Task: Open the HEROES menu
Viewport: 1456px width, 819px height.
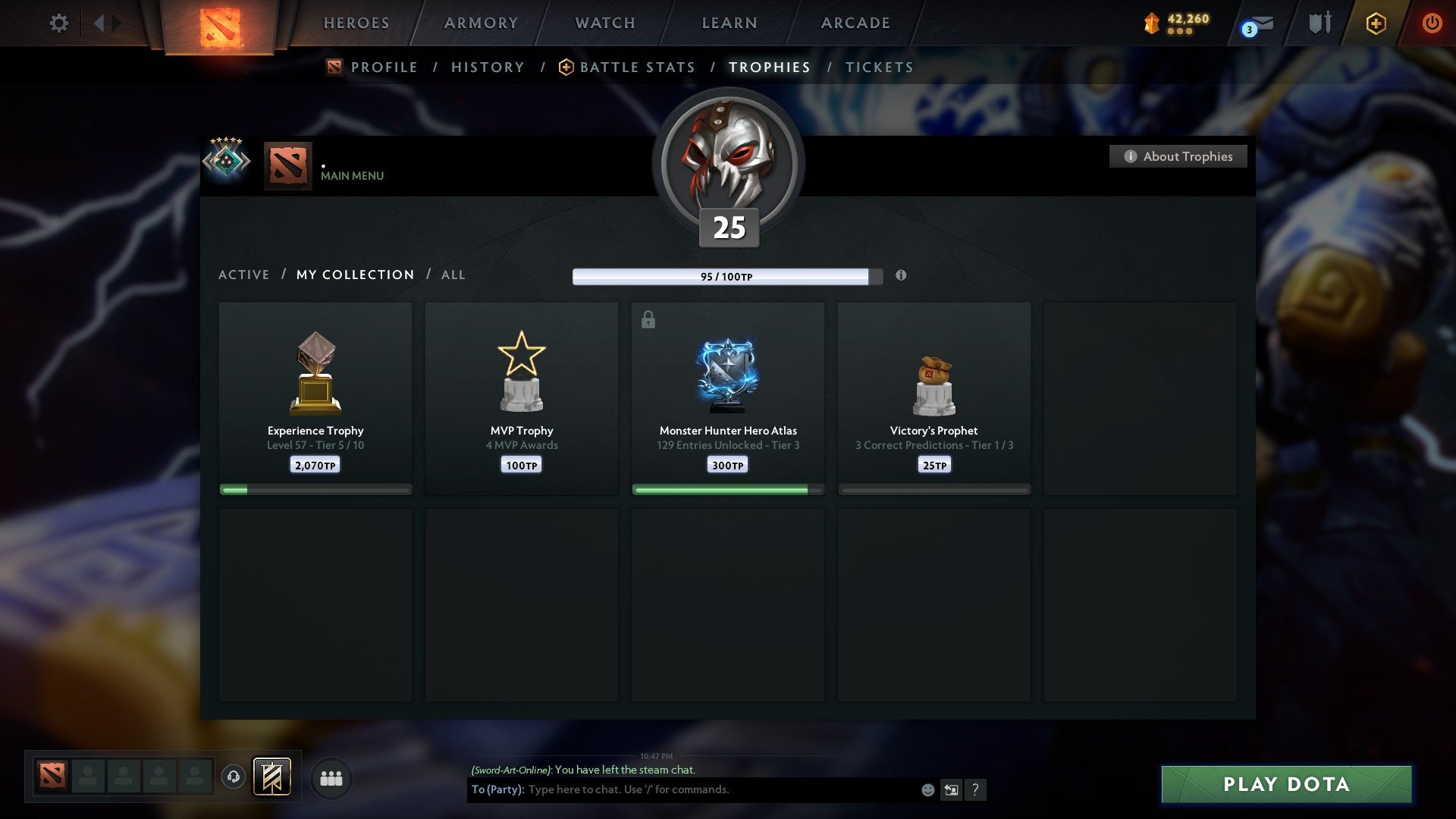Action: 356,23
